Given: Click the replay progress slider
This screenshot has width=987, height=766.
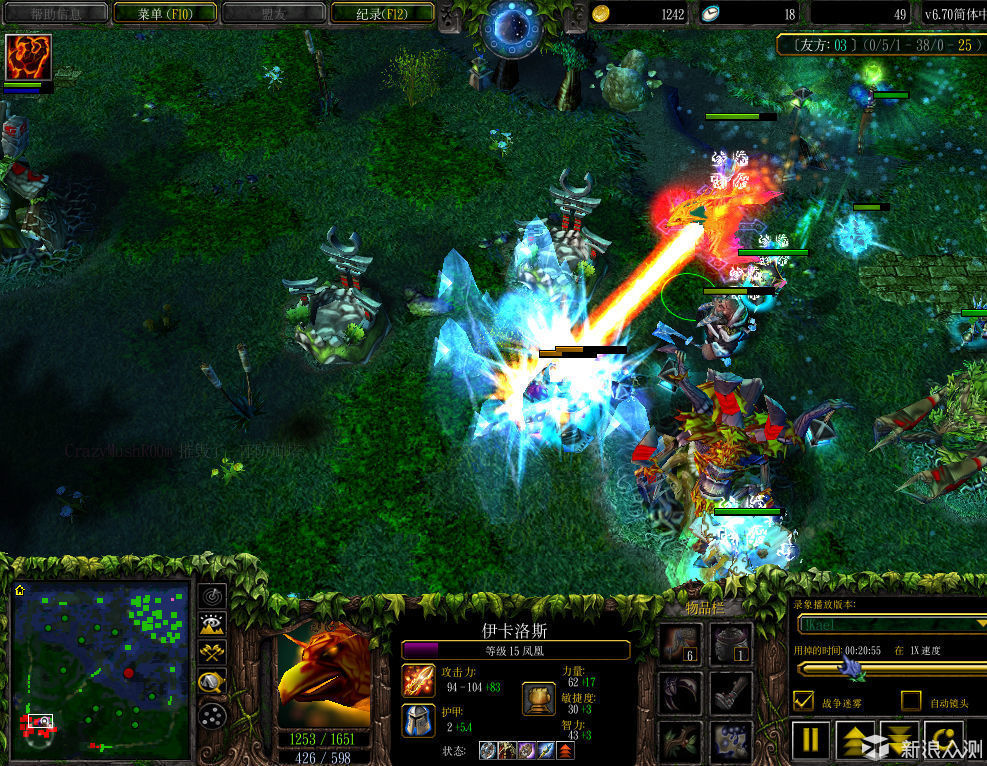Looking at the screenshot, I should click(890, 668).
